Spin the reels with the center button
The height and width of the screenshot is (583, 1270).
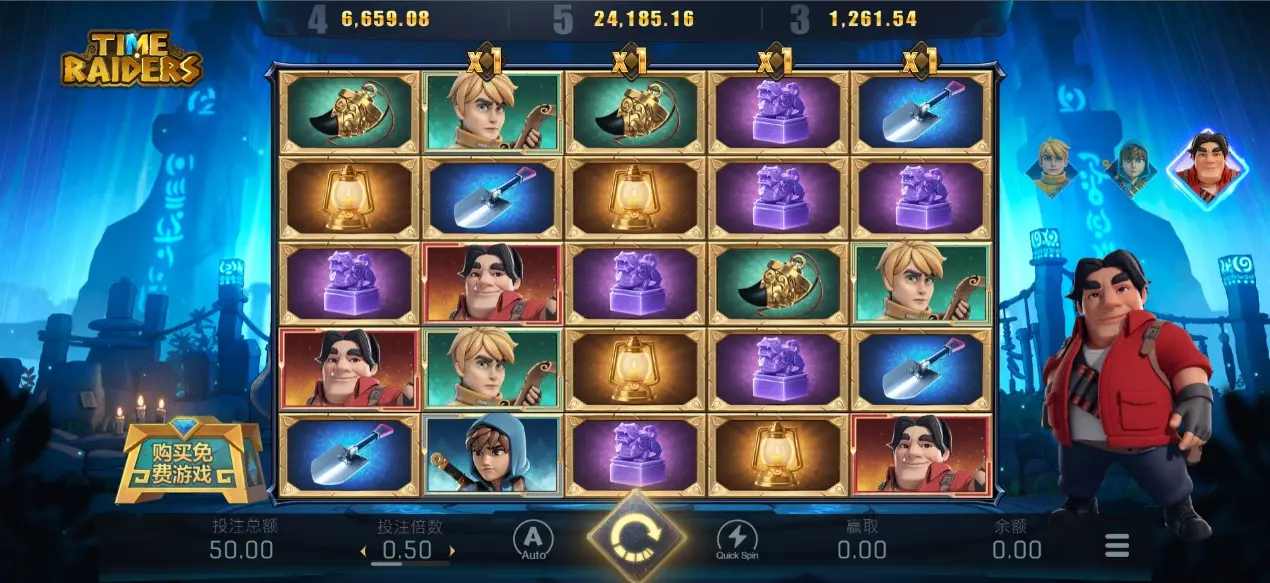click(x=636, y=542)
